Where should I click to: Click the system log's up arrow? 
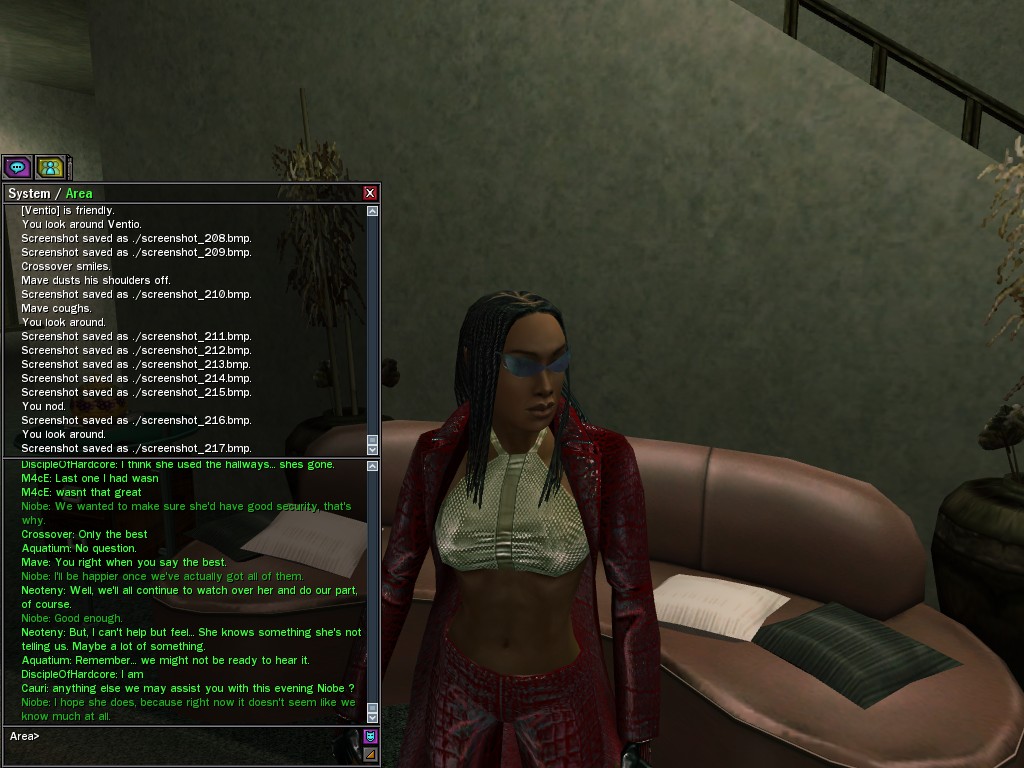pyautogui.click(x=373, y=211)
